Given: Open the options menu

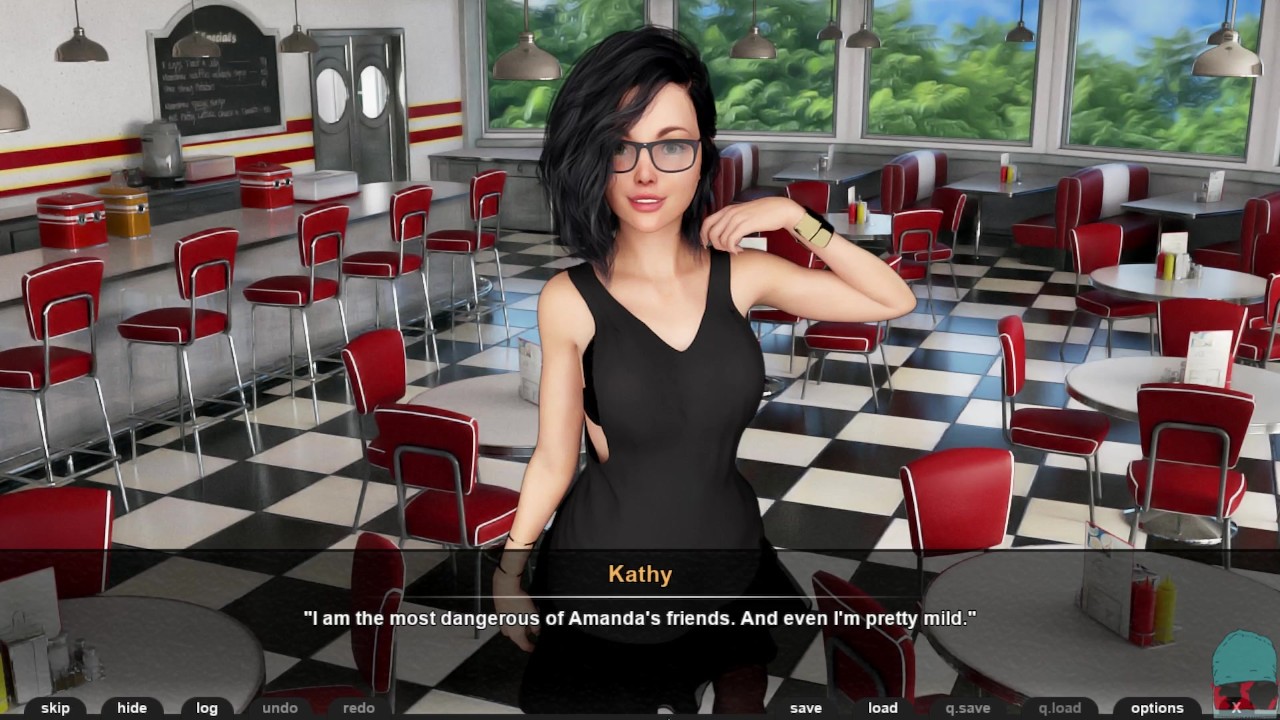Looking at the screenshot, I should tap(1157, 708).
